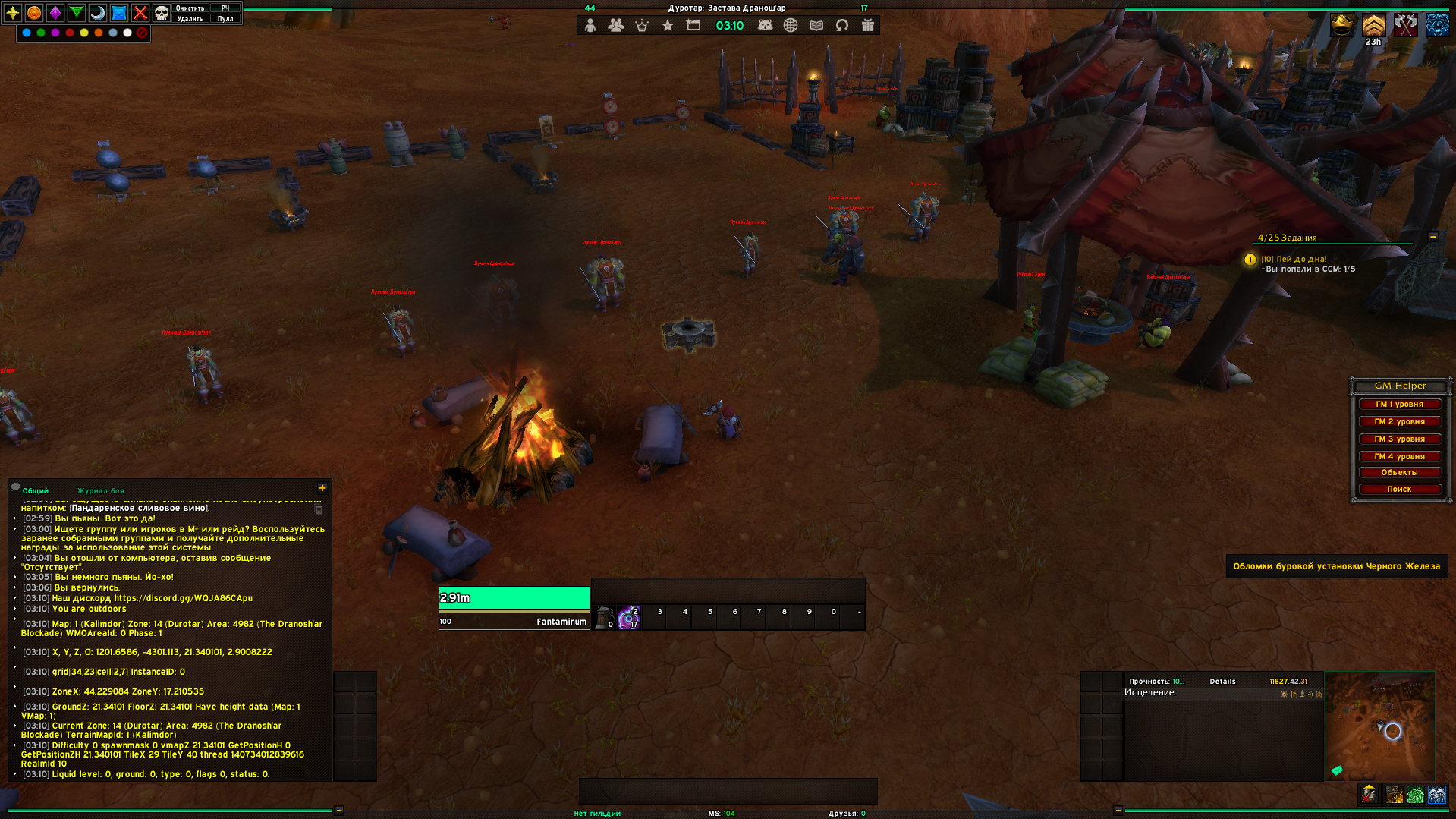Open the character info micro menu icon
The image size is (1456, 819).
[x=590, y=26]
